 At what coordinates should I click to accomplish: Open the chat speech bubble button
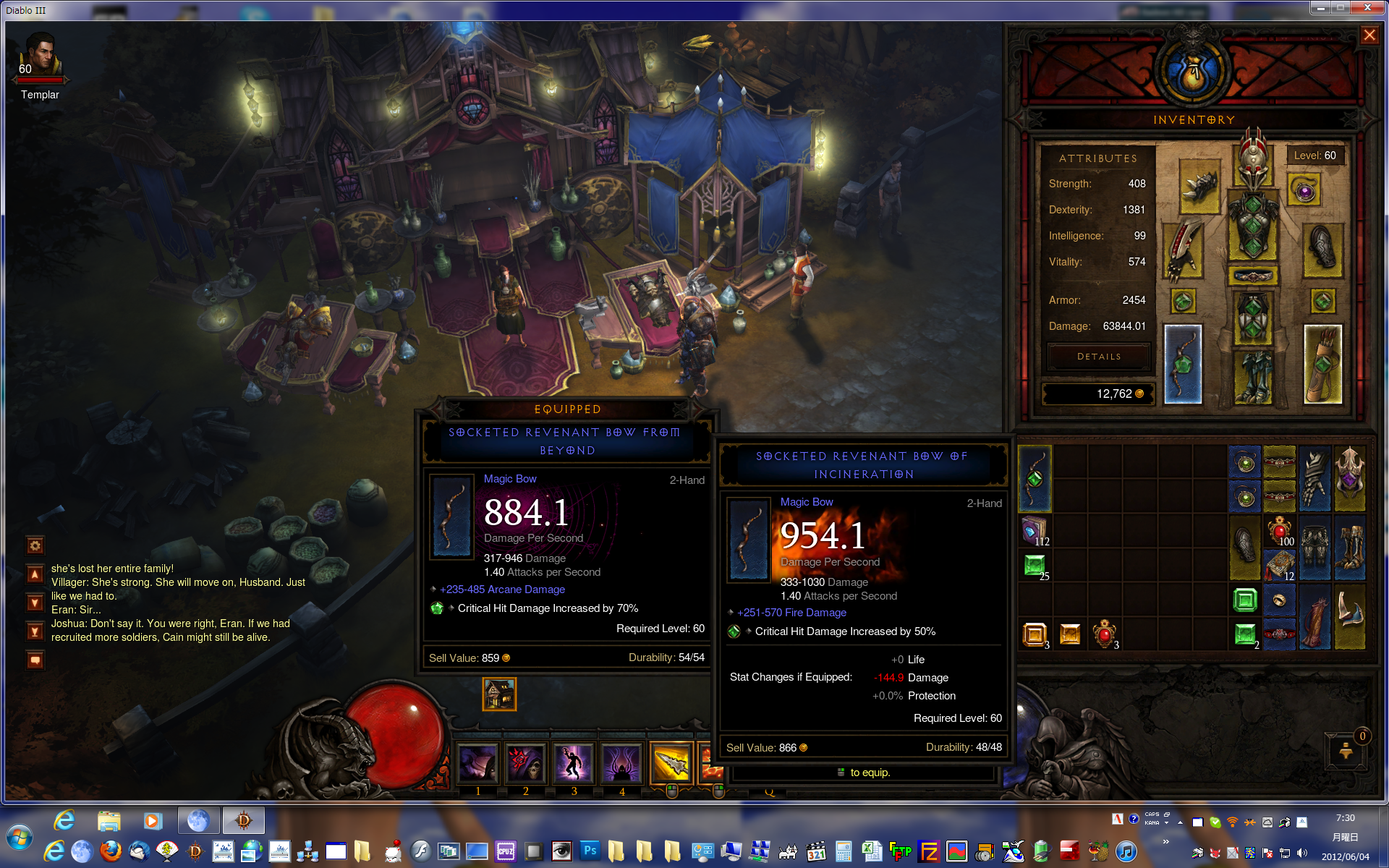[35, 660]
